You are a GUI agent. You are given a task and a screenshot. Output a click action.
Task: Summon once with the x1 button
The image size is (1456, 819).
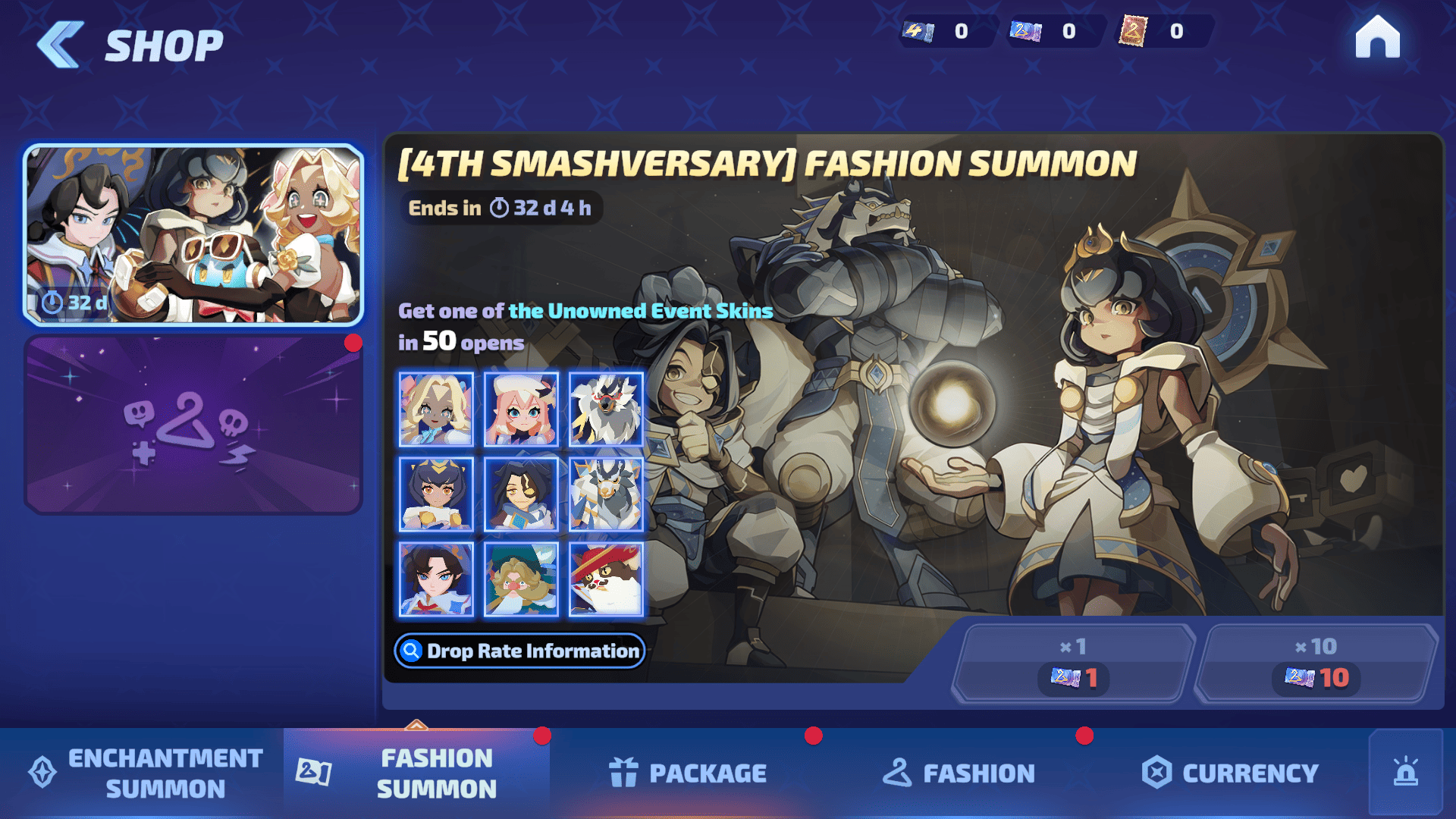click(1073, 664)
